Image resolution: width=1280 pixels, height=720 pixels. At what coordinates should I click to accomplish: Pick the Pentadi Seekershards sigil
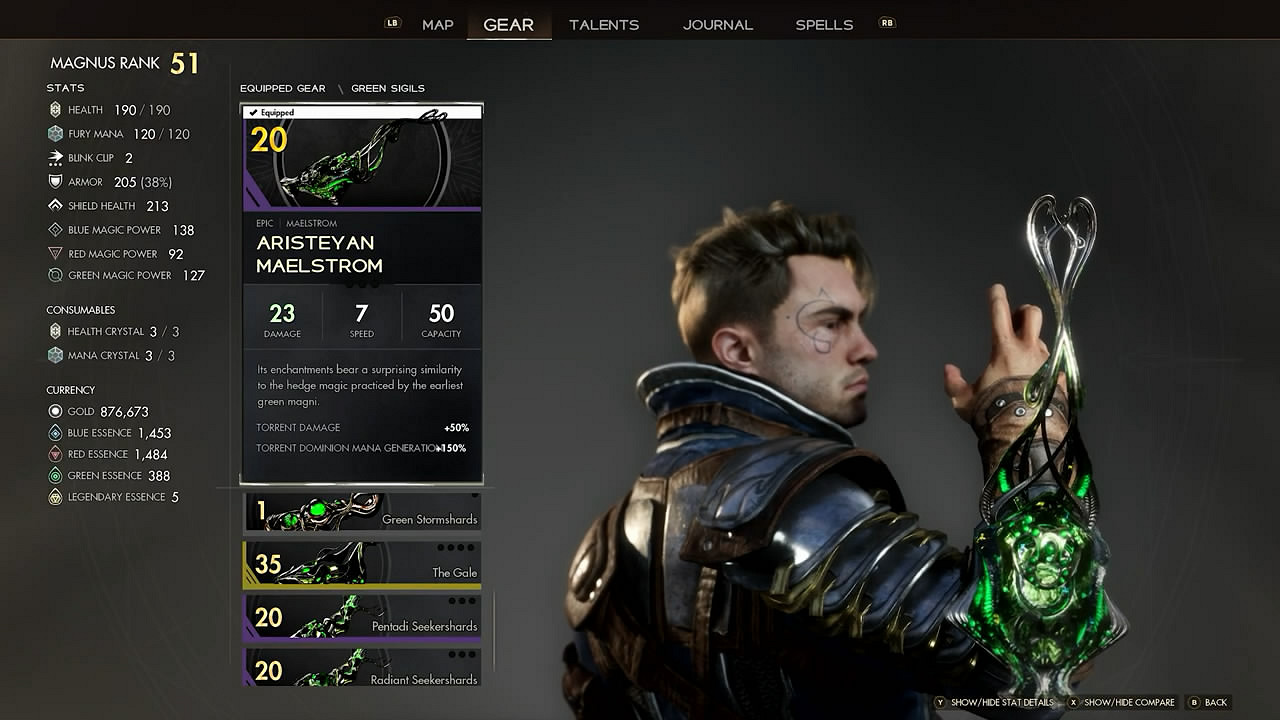(361, 618)
